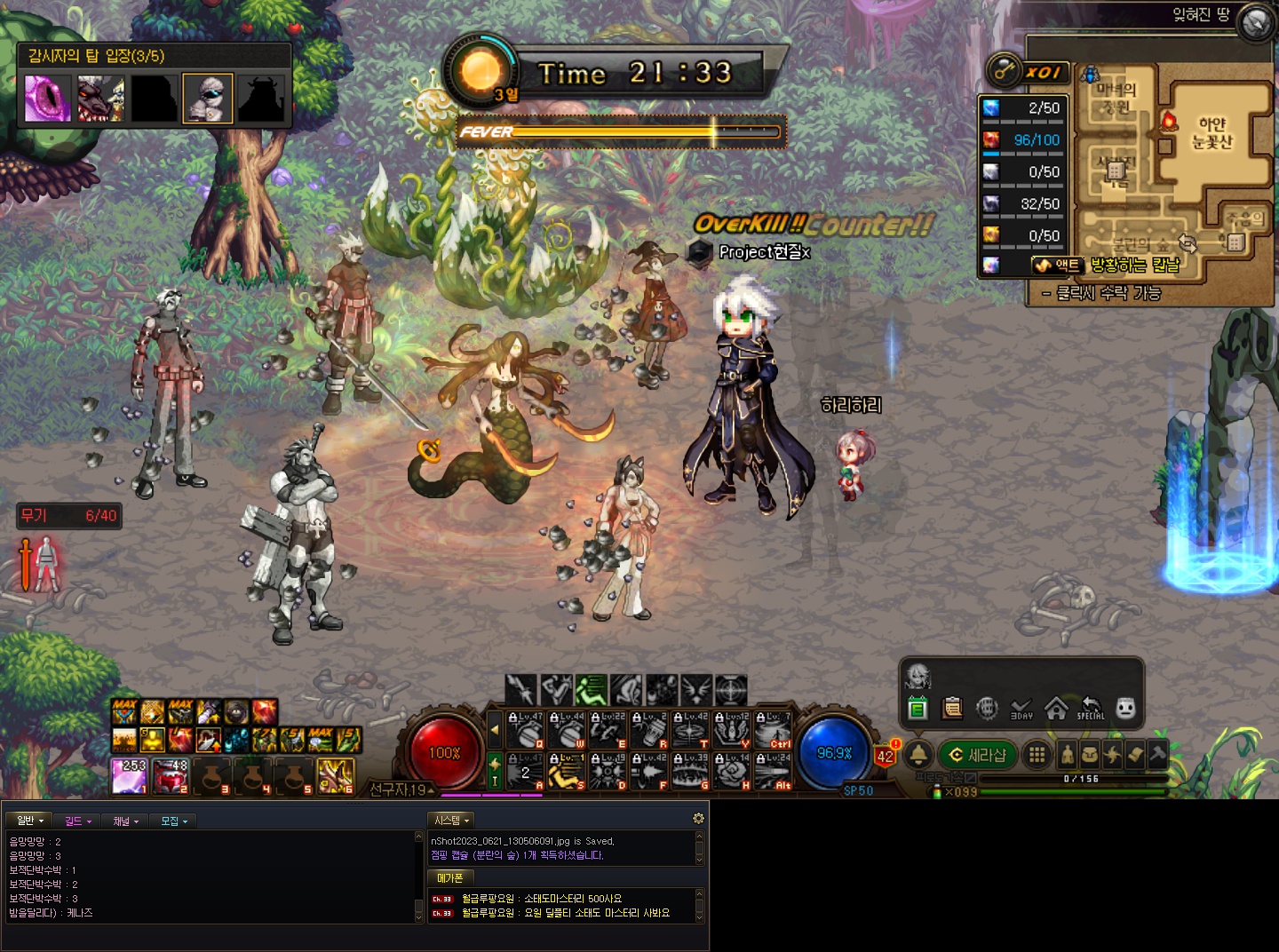Viewport: 1279px width, 952px height.
Task: Open the 시스템 message dropdown
Action: 451,821
